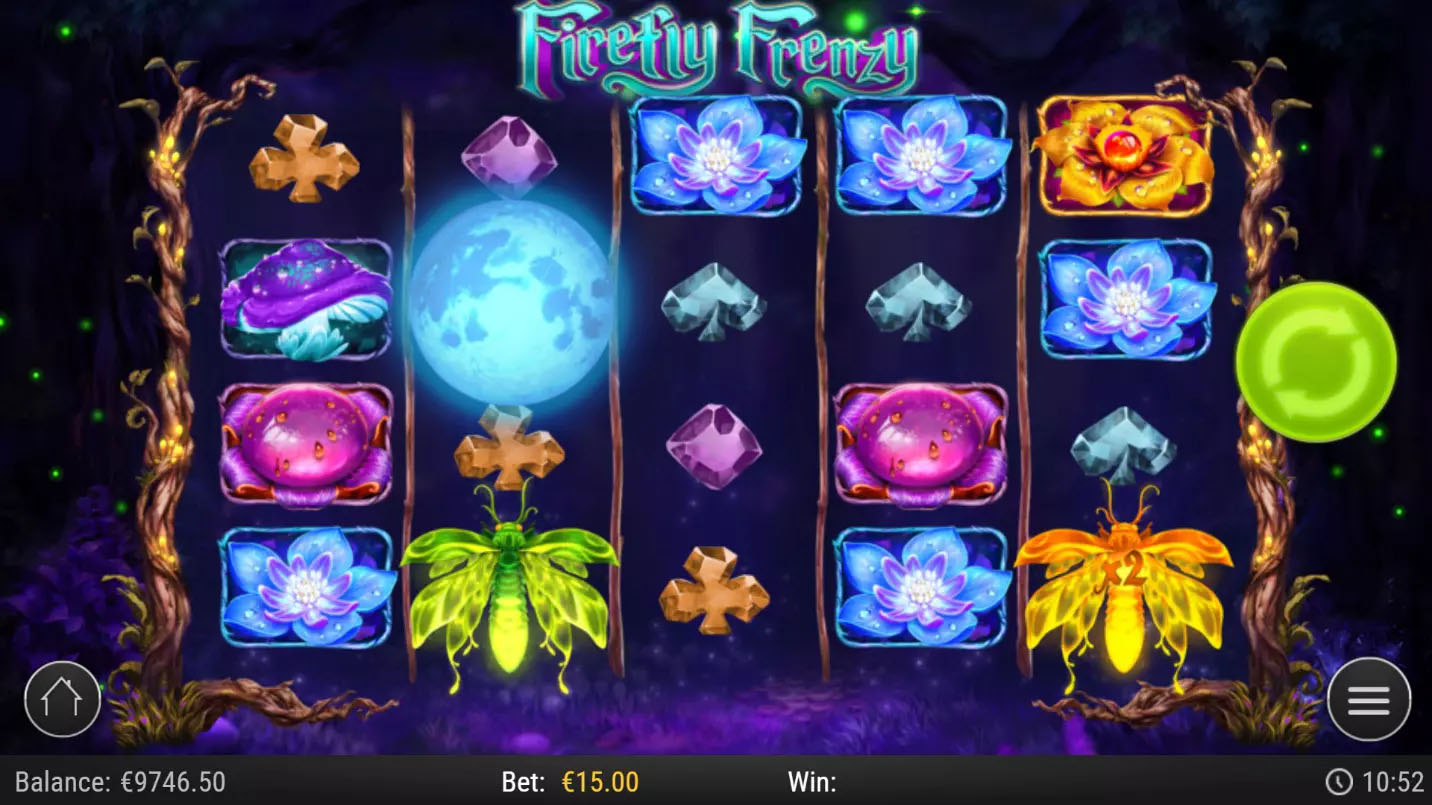
Task: Select the green firefly symbol on reel two
Action: click(512, 590)
